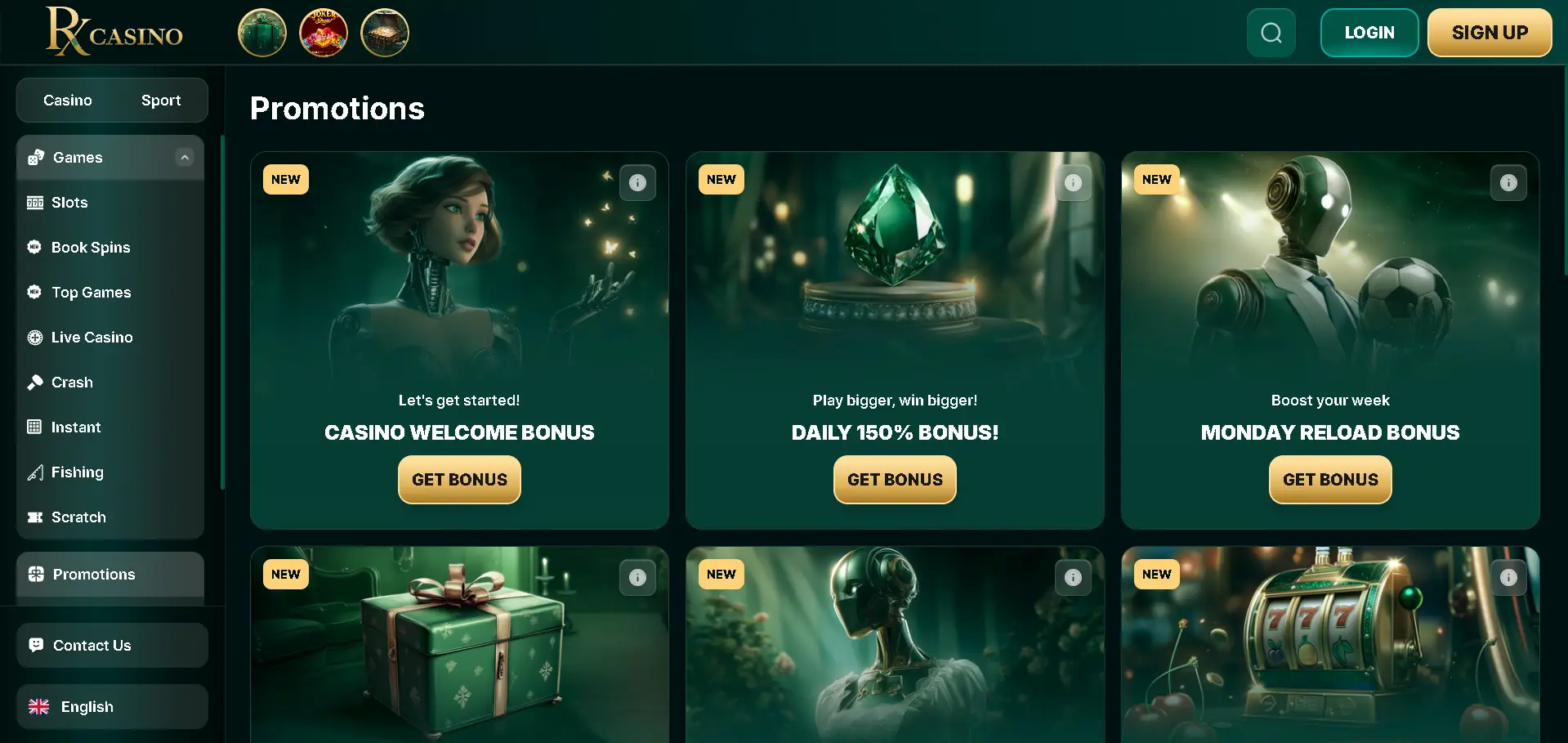
Task: Switch to the Sport section
Action: pos(161,100)
